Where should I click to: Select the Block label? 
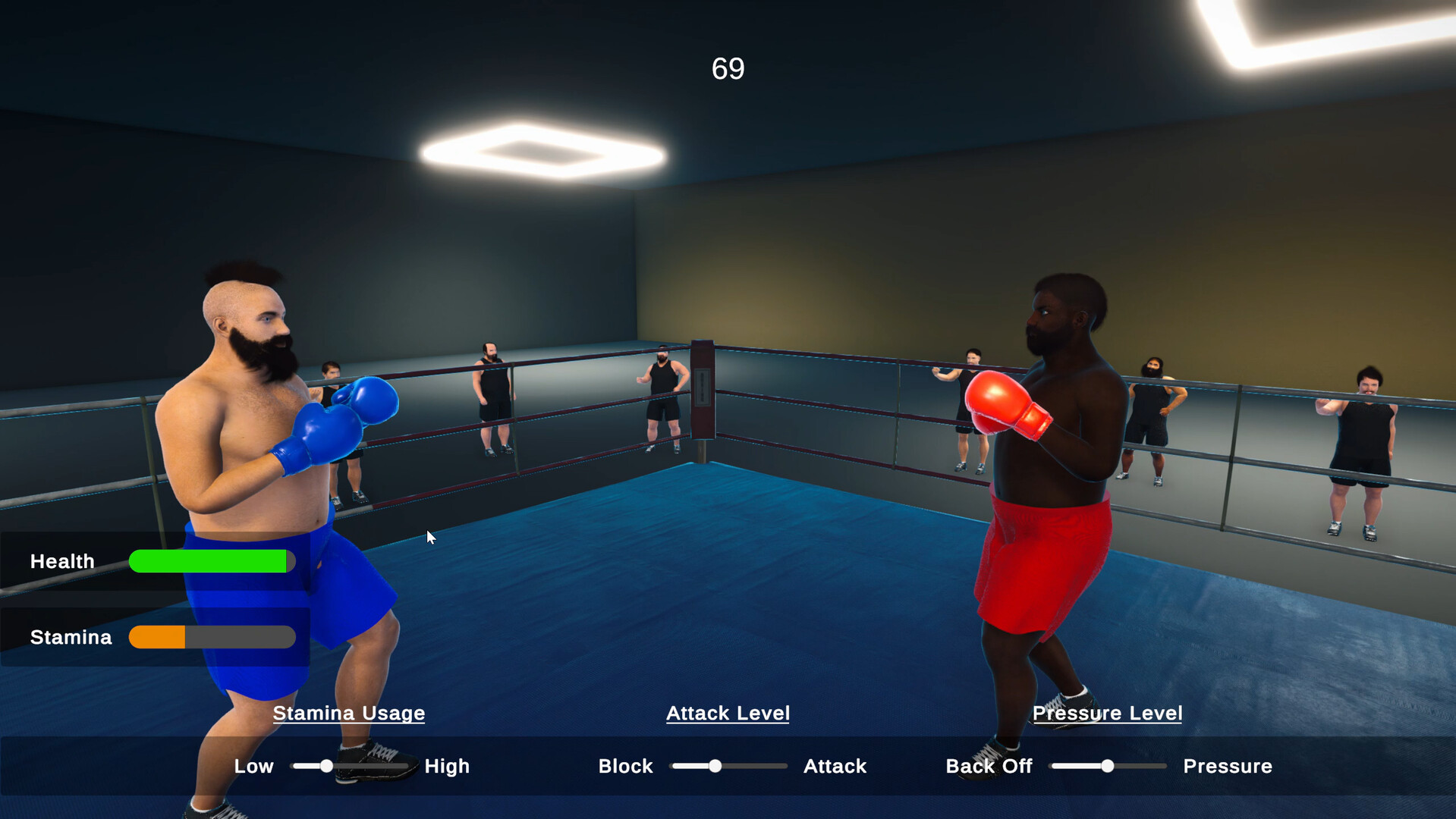point(625,767)
